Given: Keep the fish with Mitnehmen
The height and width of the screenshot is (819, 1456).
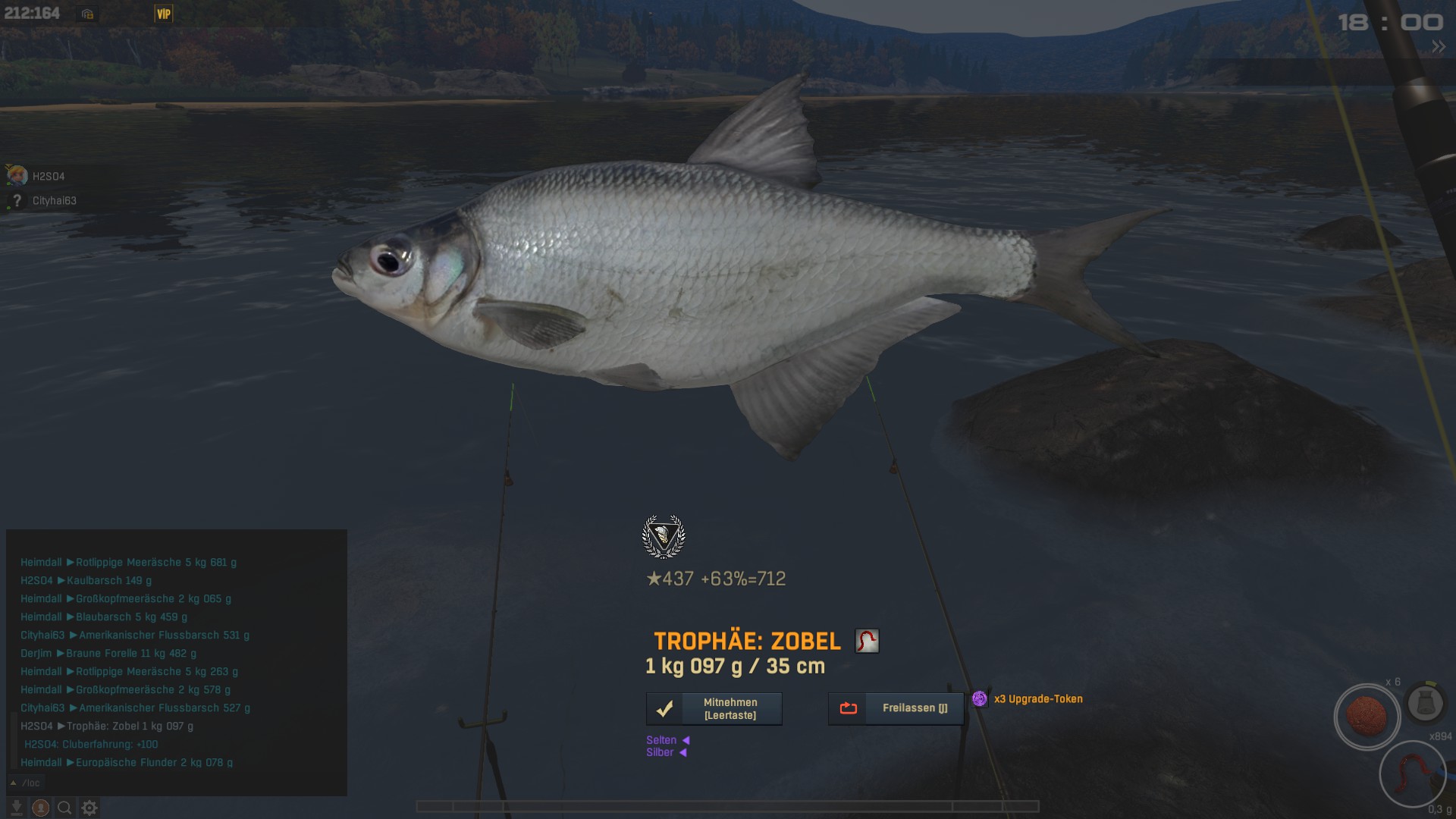Looking at the screenshot, I should [714, 708].
